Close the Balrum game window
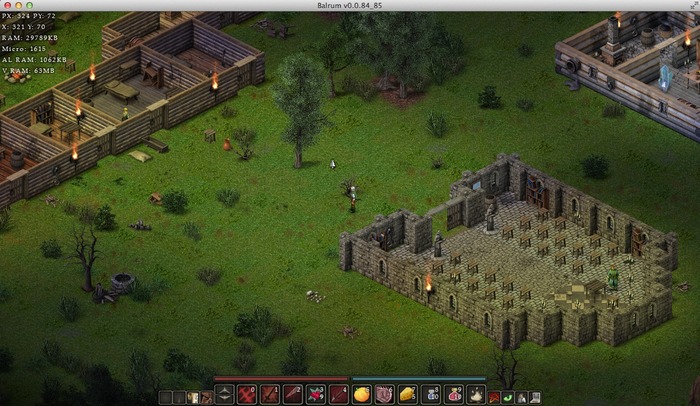The width and height of the screenshot is (700, 406). tap(8, 6)
